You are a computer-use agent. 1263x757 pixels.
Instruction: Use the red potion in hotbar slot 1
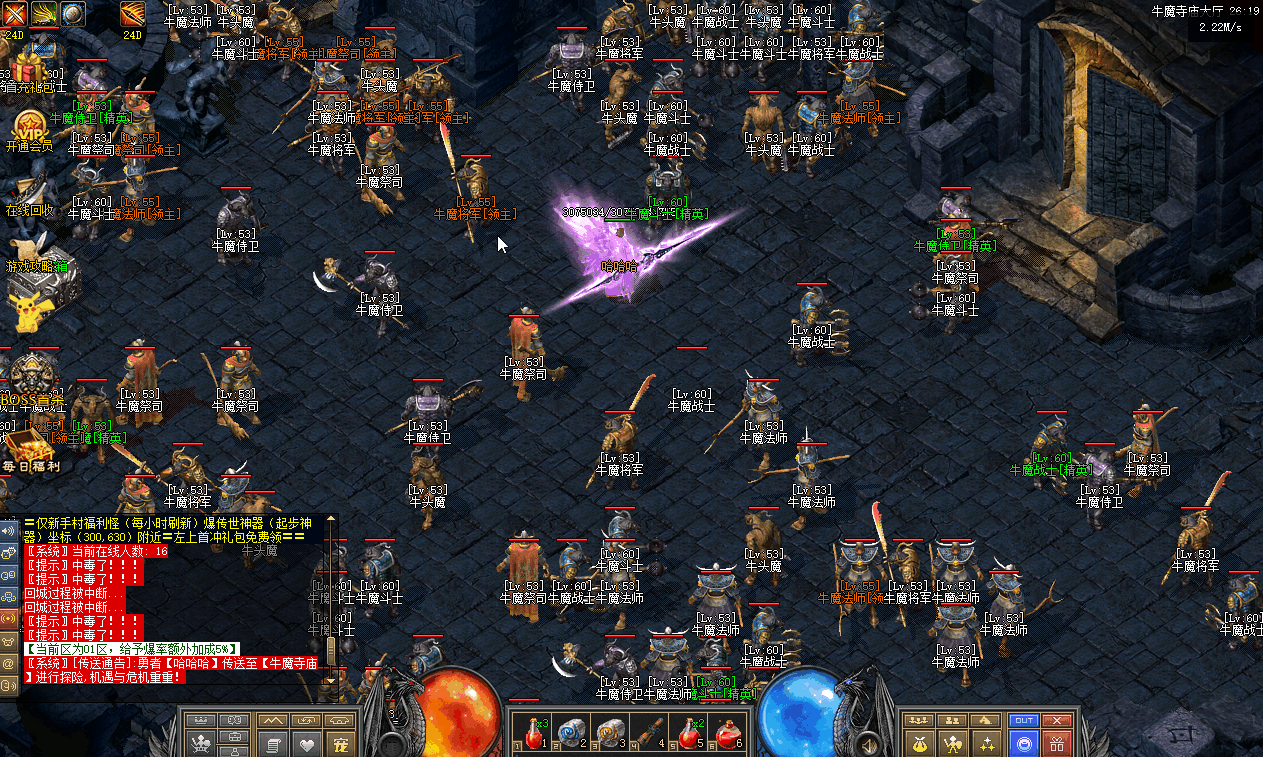(x=534, y=733)
